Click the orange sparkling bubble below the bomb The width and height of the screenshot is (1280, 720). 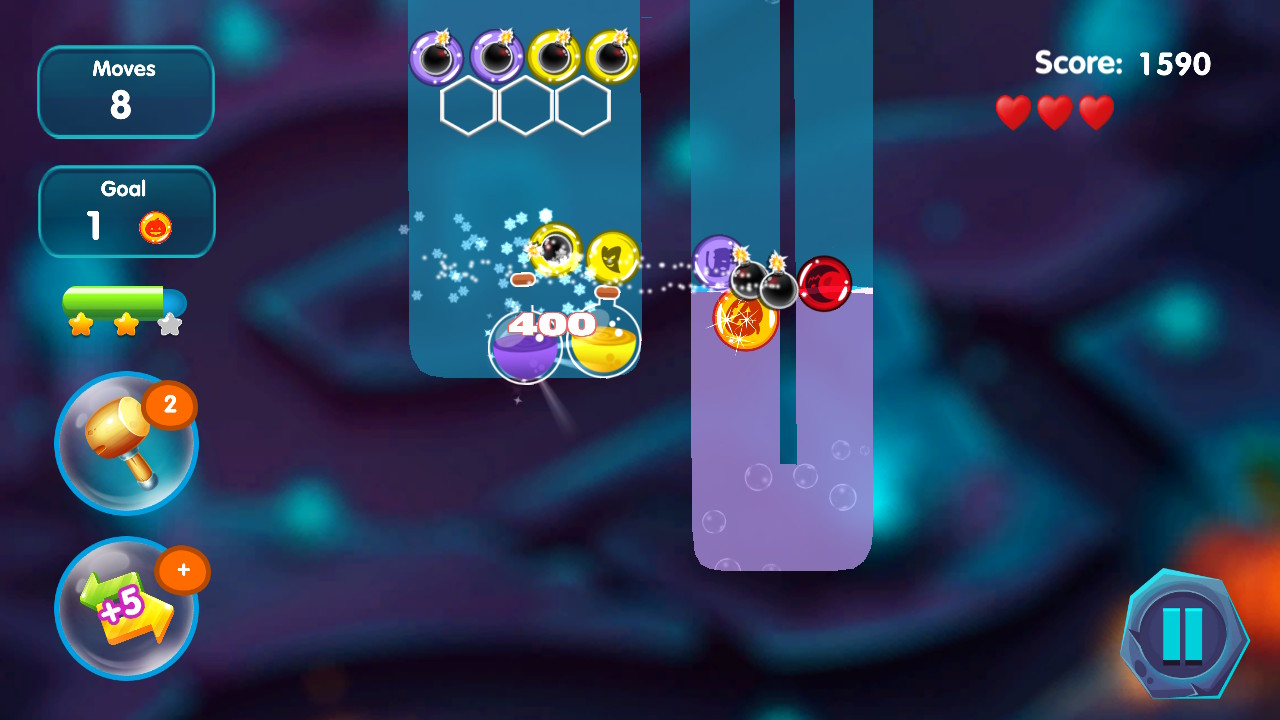click(x=745, y=322)
